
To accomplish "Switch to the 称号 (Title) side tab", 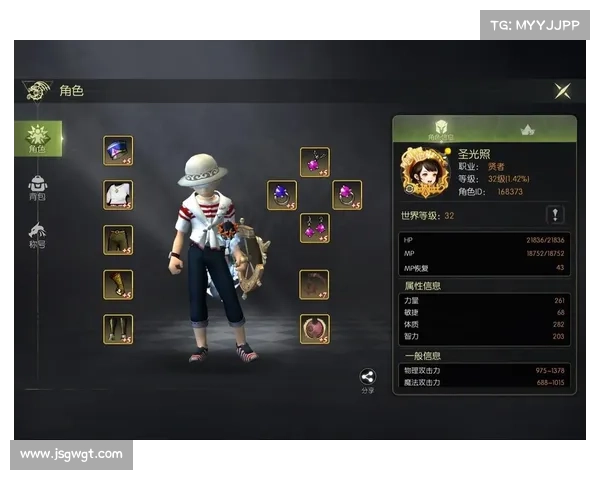I will (38, 236).
